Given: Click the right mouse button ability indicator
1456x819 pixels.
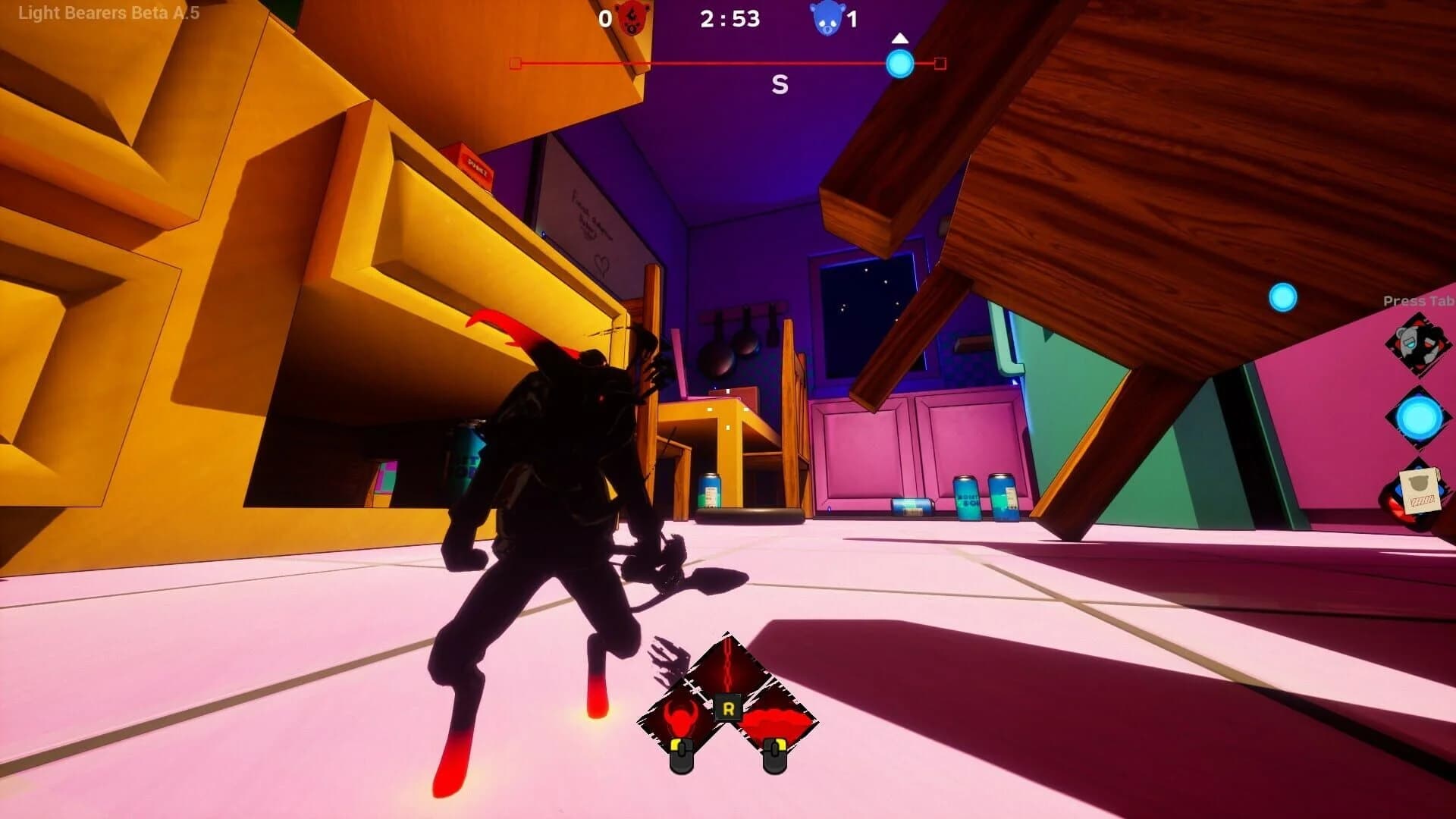Looking at the screenshot, I should (x=776, y=755).
